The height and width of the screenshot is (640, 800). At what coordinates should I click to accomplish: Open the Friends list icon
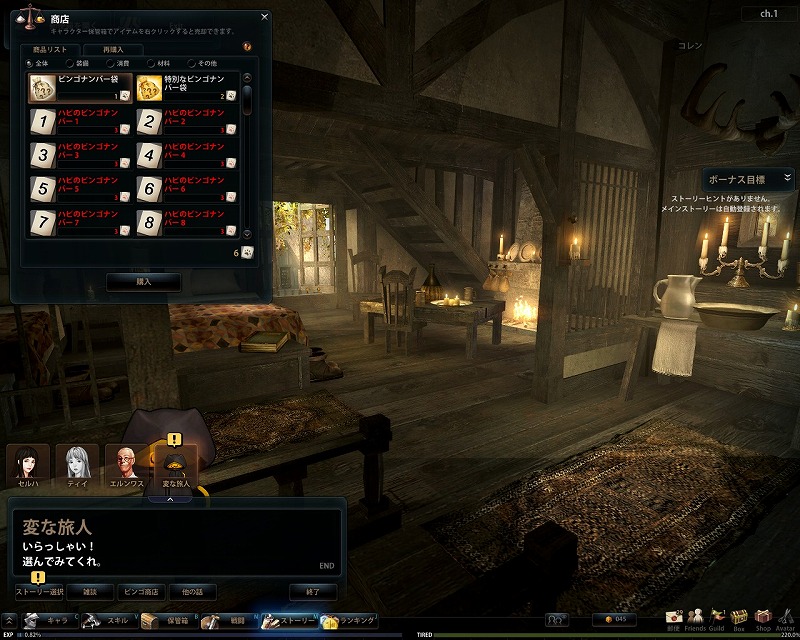pyautogui.click(x=692, y=619)
